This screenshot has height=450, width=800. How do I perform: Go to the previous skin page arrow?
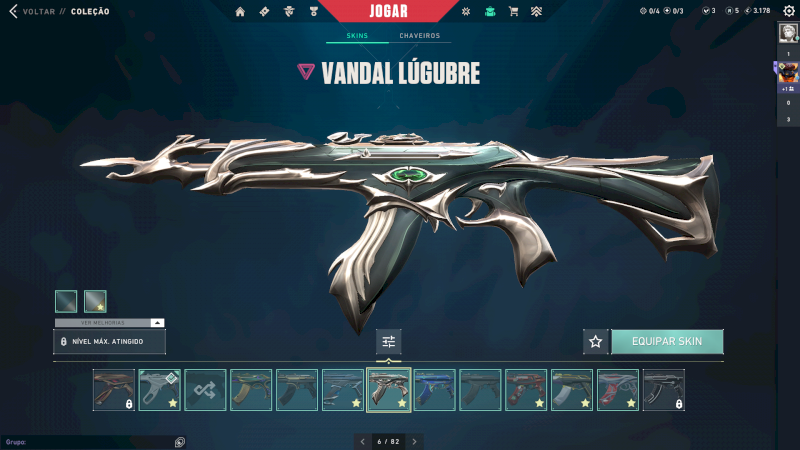[363, 441]
